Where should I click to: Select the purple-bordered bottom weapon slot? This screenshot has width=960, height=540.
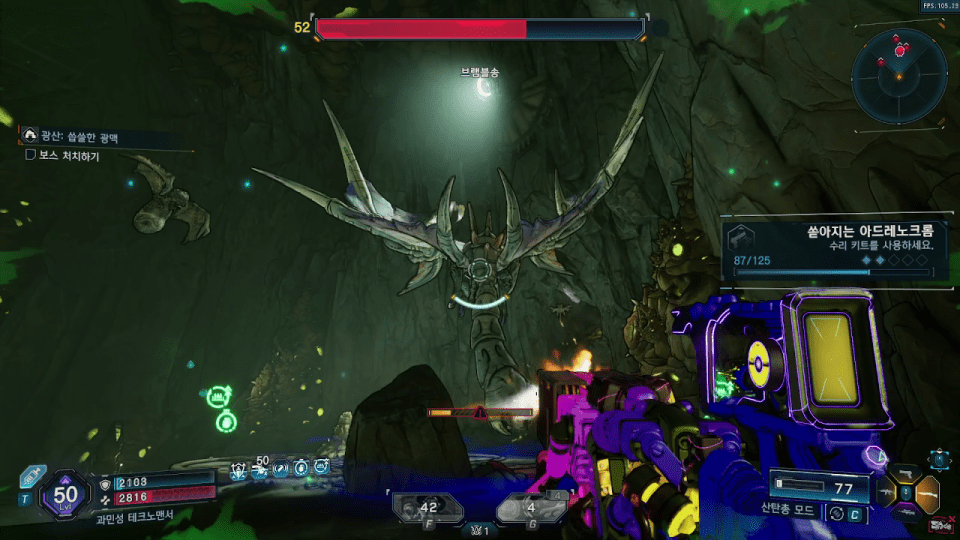point(908,511)
